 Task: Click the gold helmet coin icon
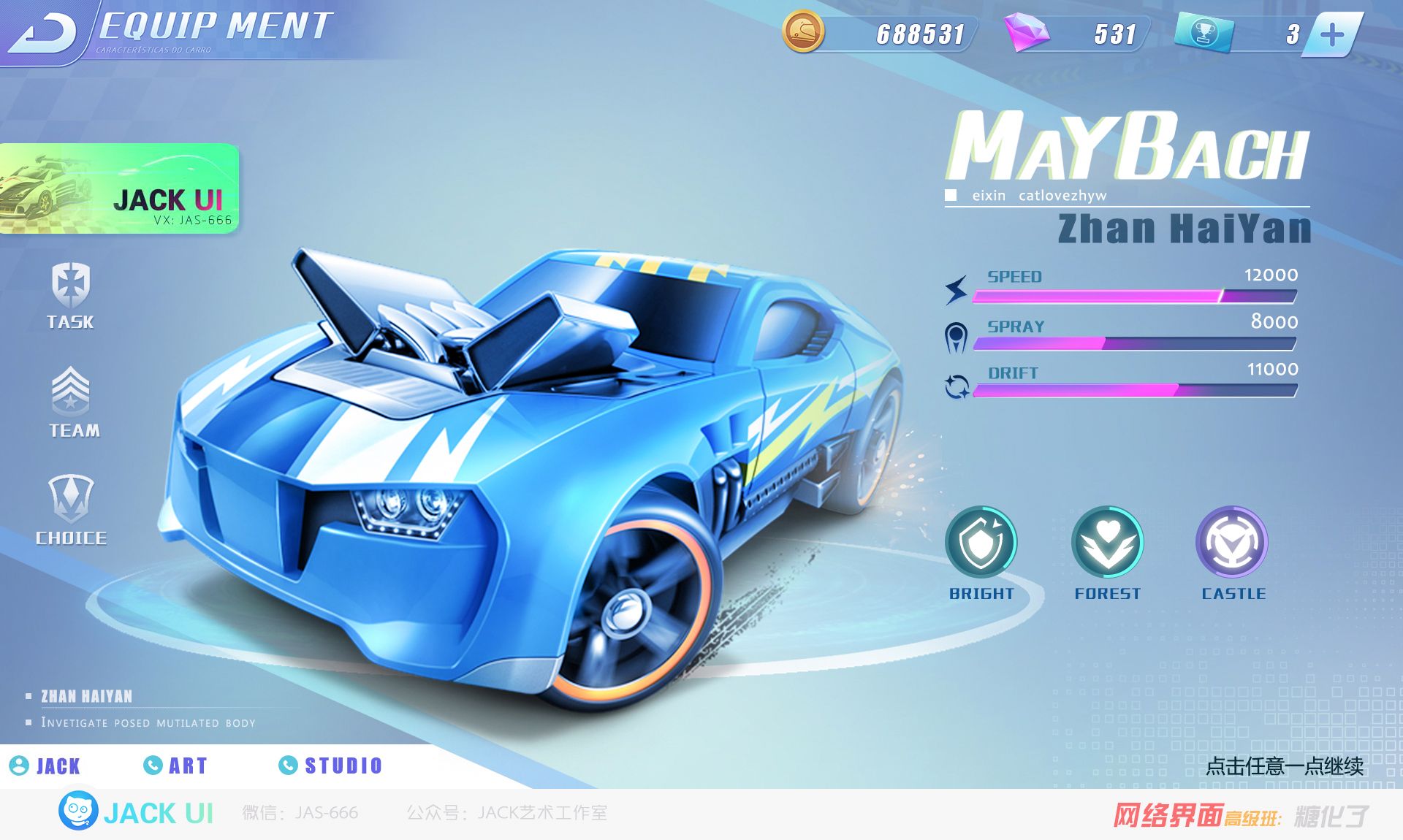click(803, 32)
